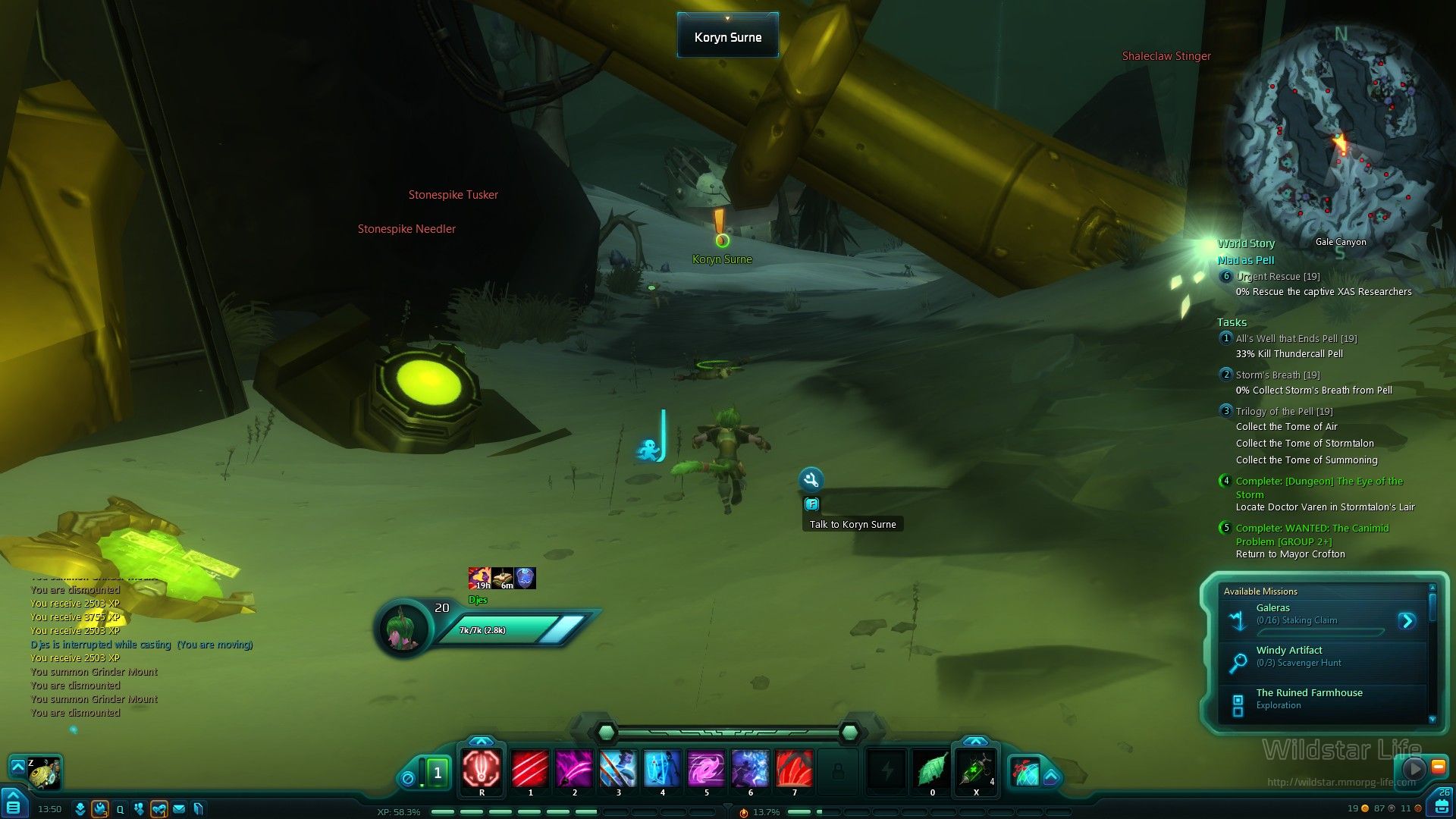Trigger the pink swirl ability in slot 5

point(706,769)
